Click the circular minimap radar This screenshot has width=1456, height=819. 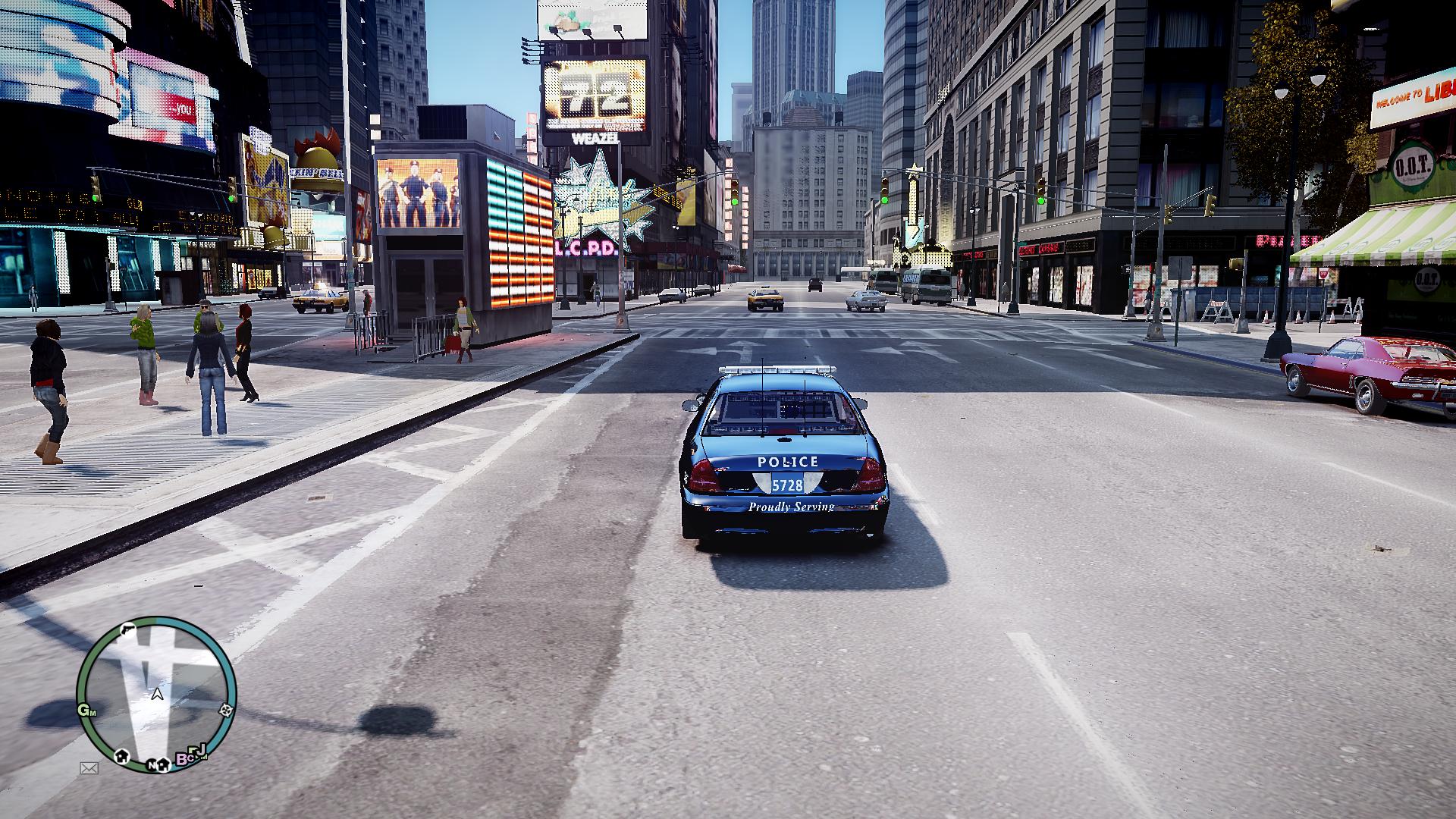coord(157,694)
